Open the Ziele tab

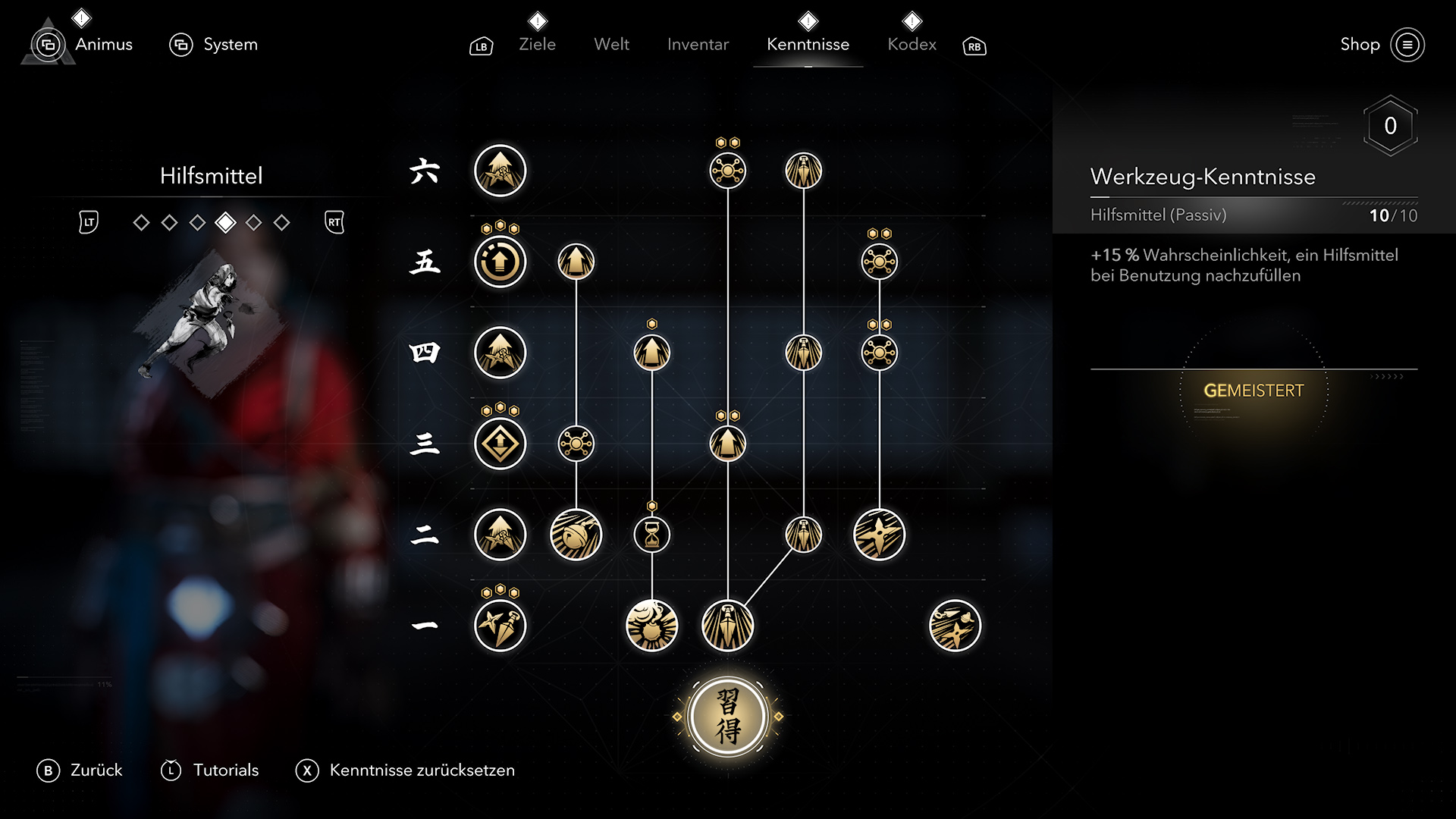pos(537,45)
